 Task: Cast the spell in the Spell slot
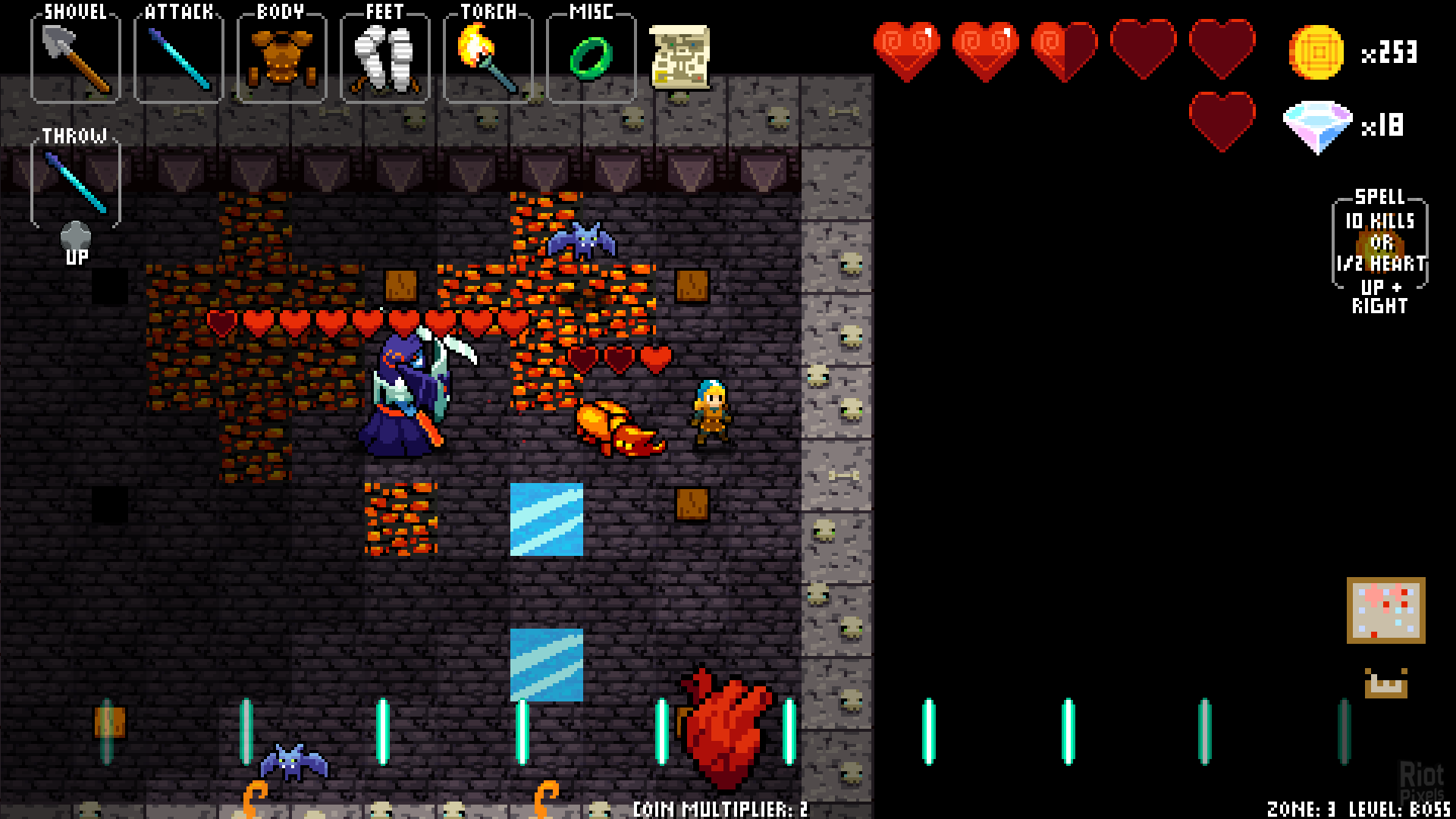[x=1380, y=244]
